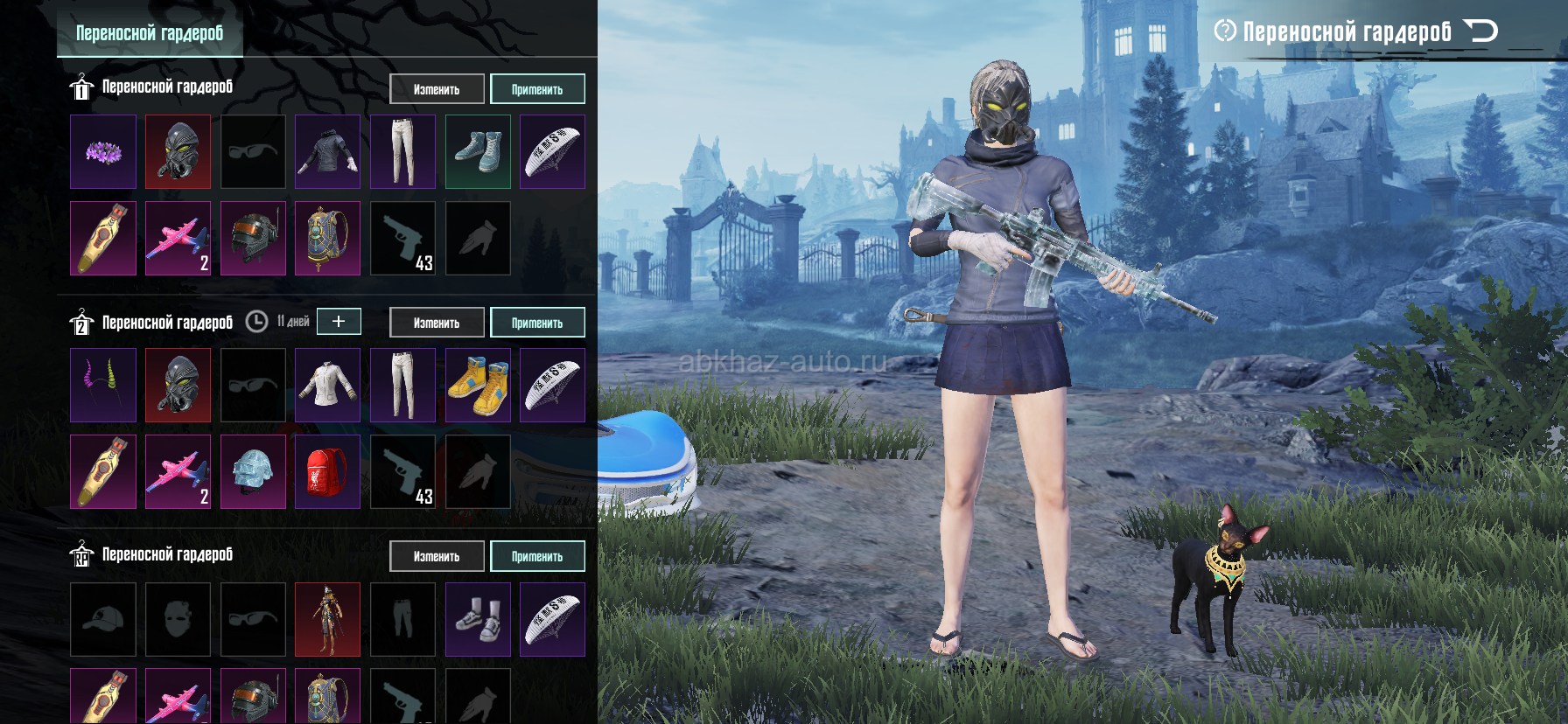Pick the purple and green horns headpiece
This screenshot has height=724, width=1568.
click(x=103, y=386)
